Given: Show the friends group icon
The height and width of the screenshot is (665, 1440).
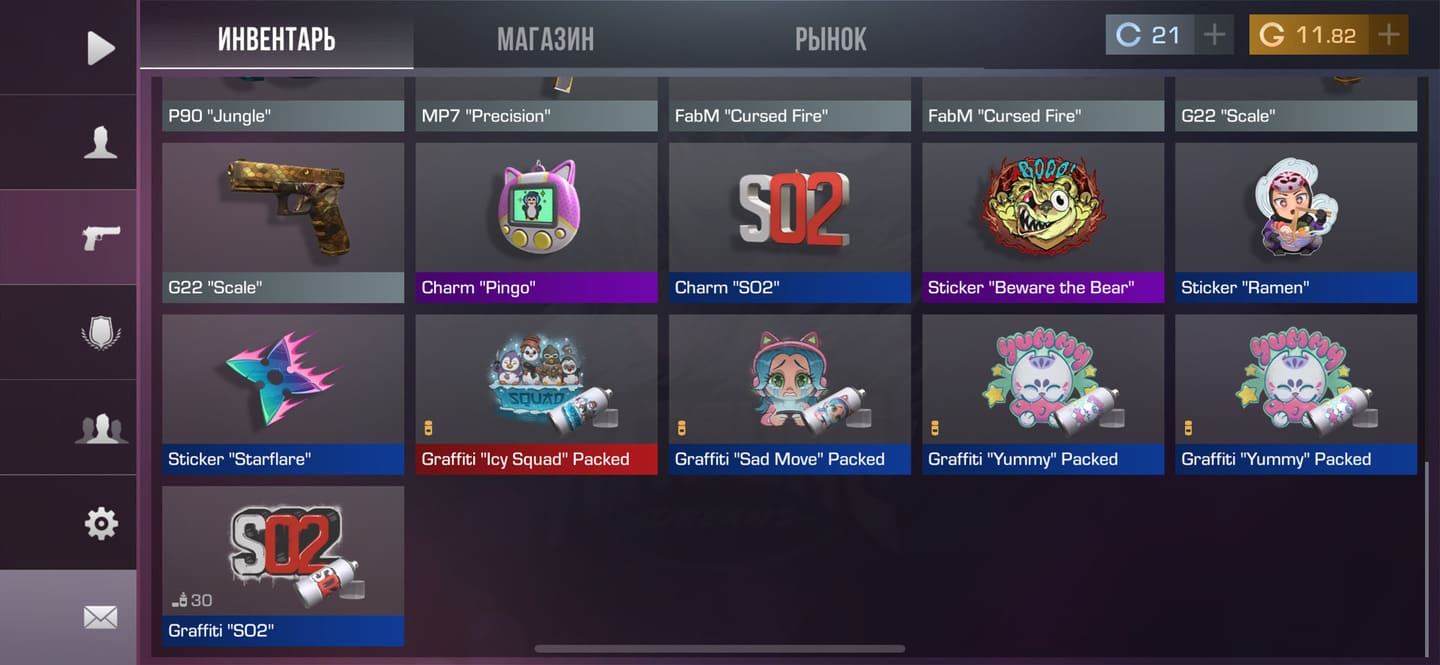Looking at the screenshot, I should click(100, 428).
